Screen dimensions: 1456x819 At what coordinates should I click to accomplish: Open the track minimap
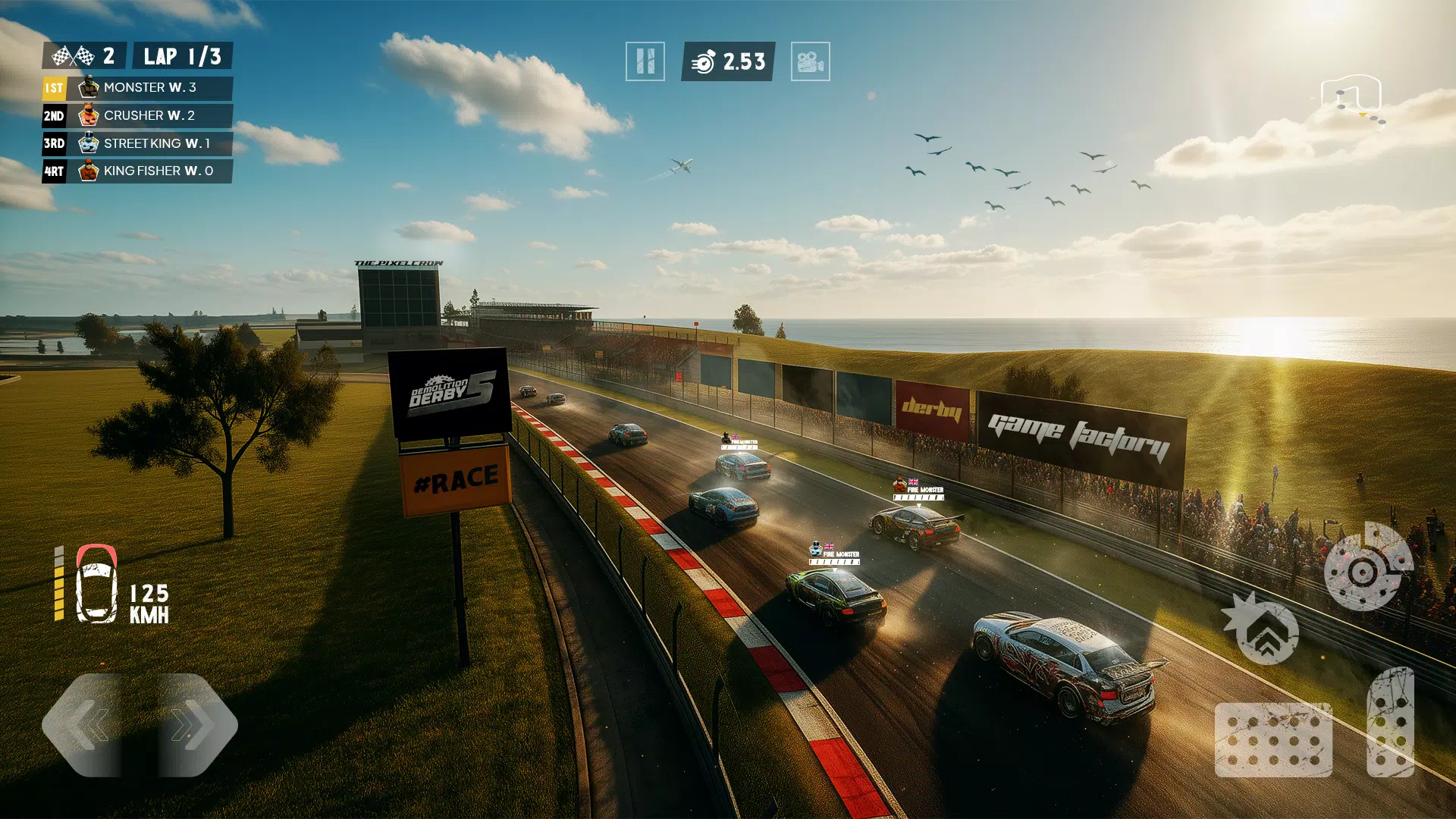point(1354,99)
